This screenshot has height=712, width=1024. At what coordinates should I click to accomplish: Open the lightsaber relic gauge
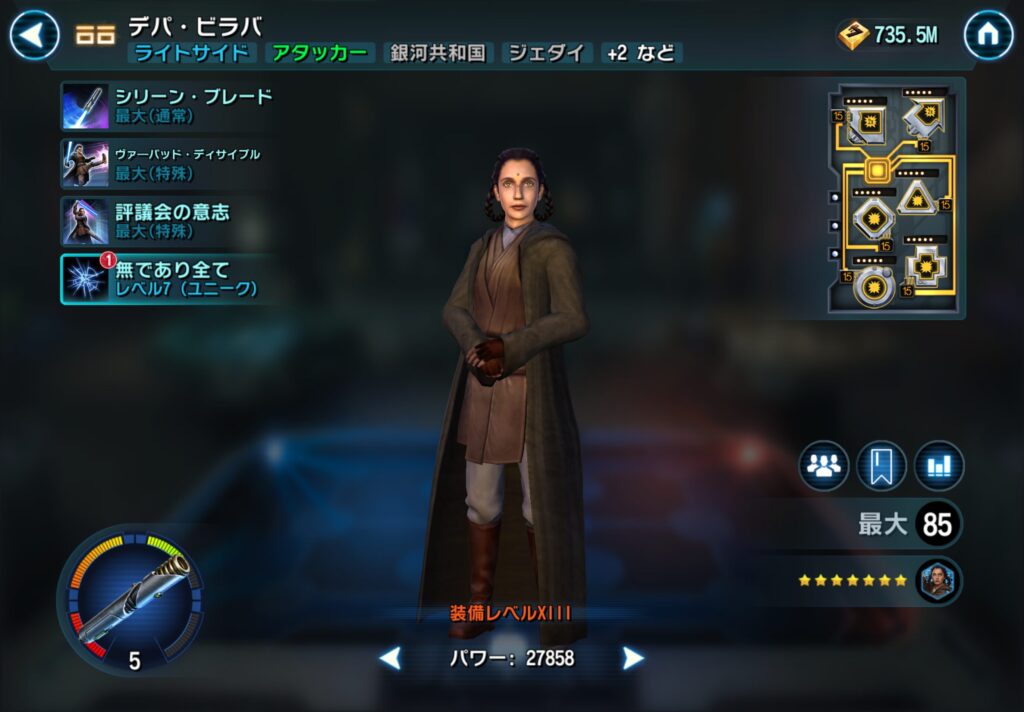click(130, 598)
